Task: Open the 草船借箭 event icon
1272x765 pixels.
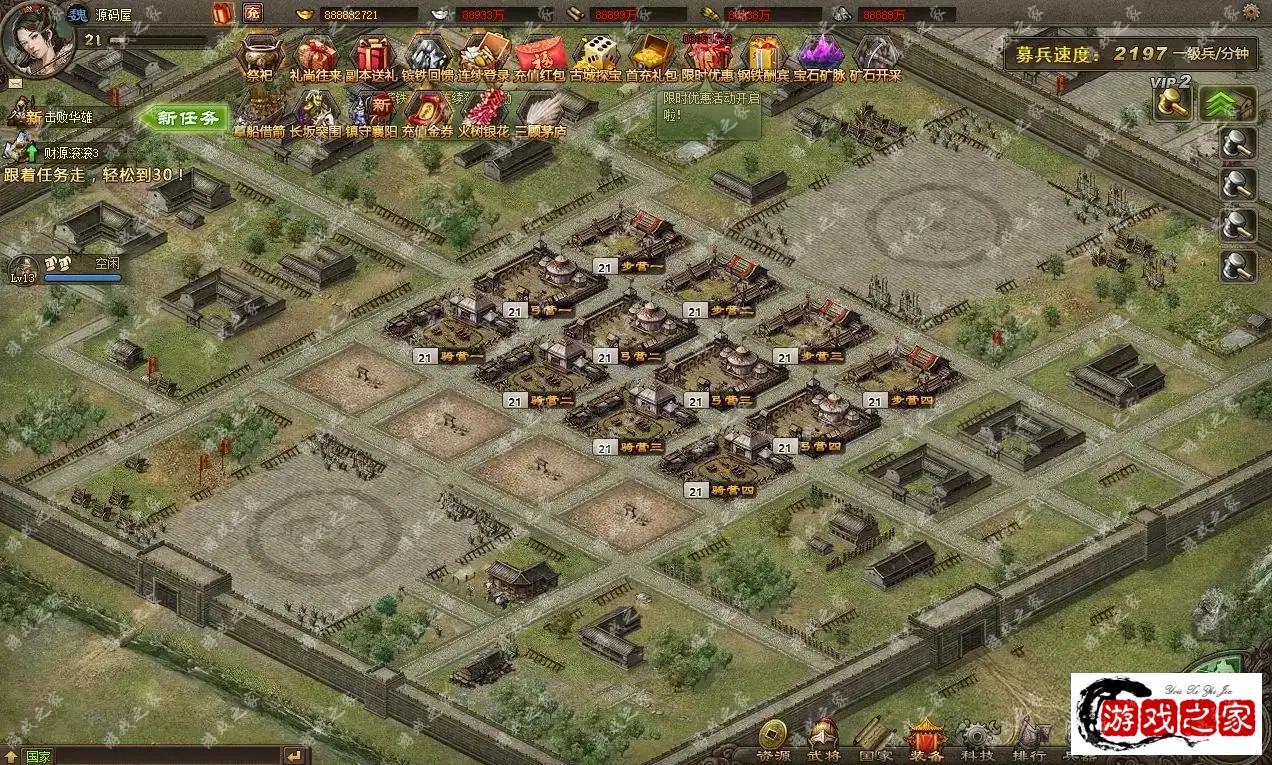Action: pos(259,110)
